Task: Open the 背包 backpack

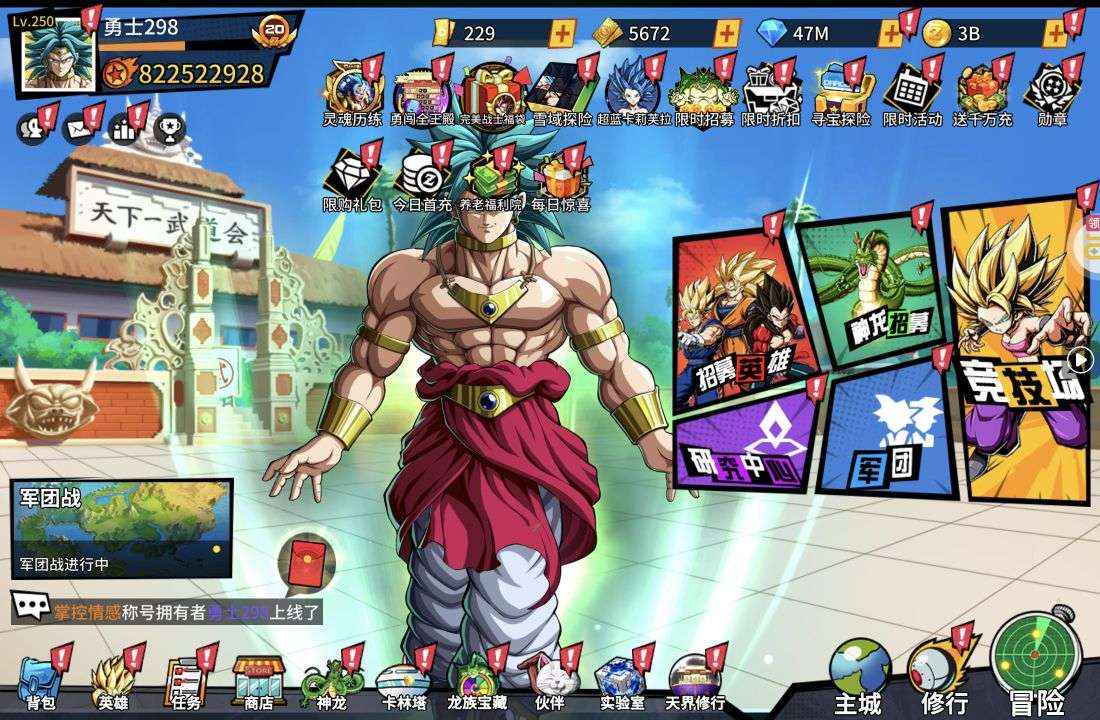Action: (40, 682)
